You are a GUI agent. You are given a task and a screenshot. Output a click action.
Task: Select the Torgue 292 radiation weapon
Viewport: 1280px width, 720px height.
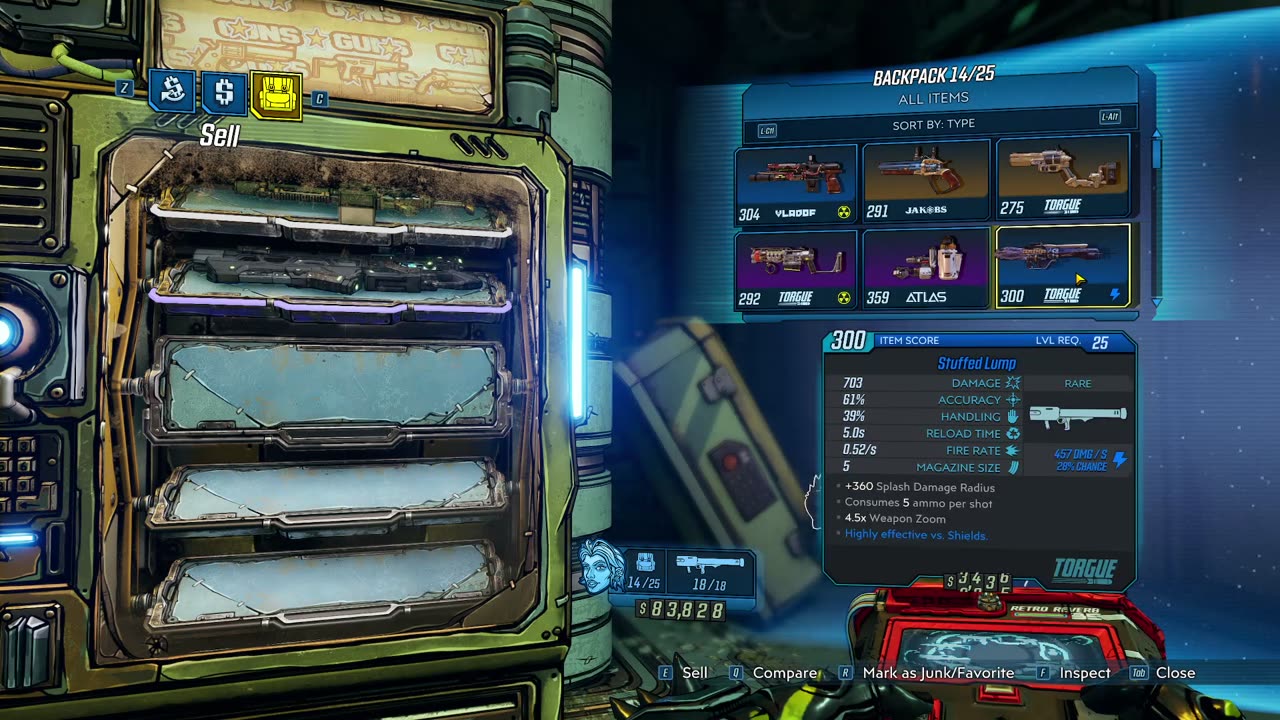pos(797,269)
